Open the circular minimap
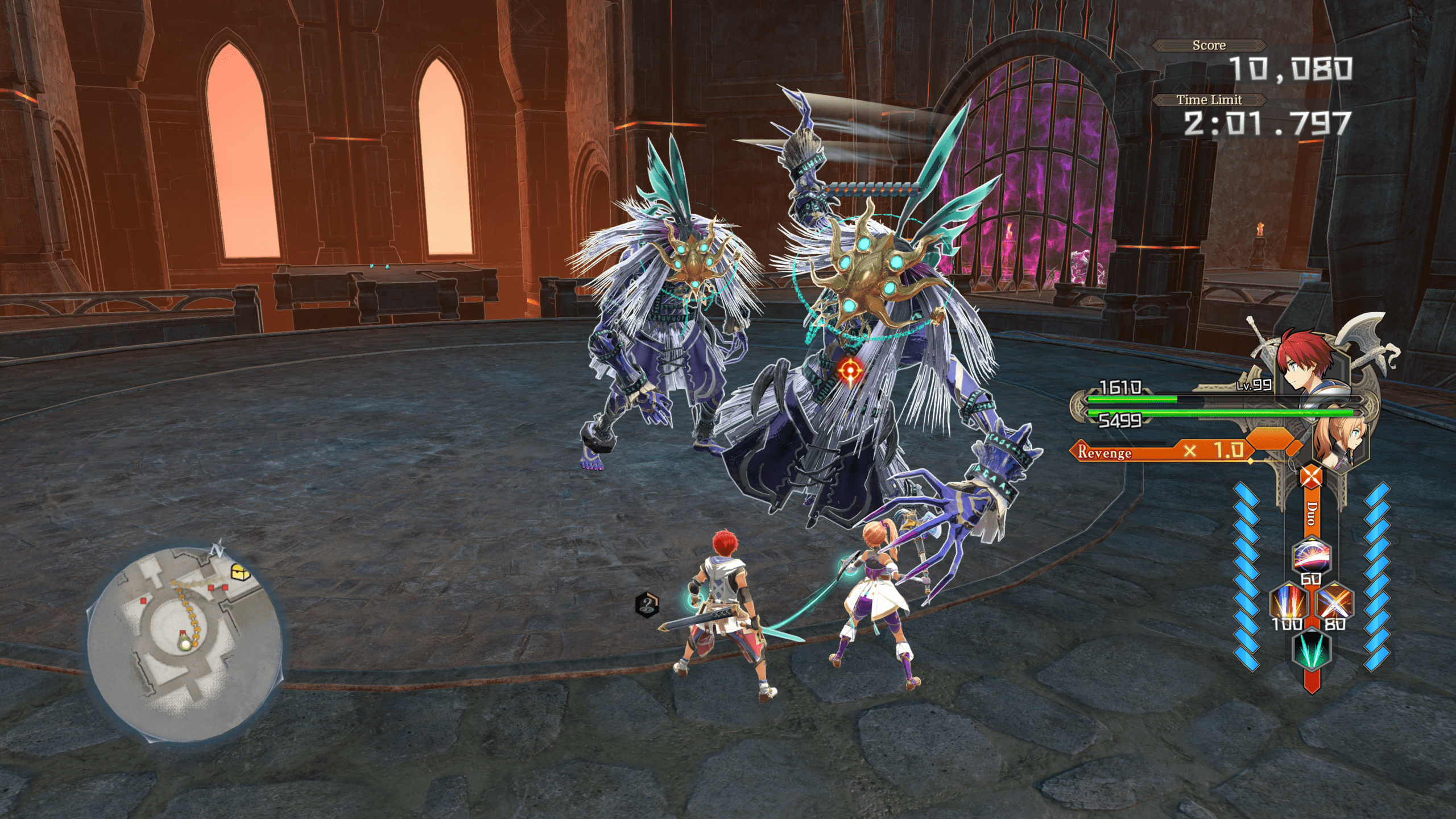Screen dimensions: 1456x819 [x=185, y=643]
